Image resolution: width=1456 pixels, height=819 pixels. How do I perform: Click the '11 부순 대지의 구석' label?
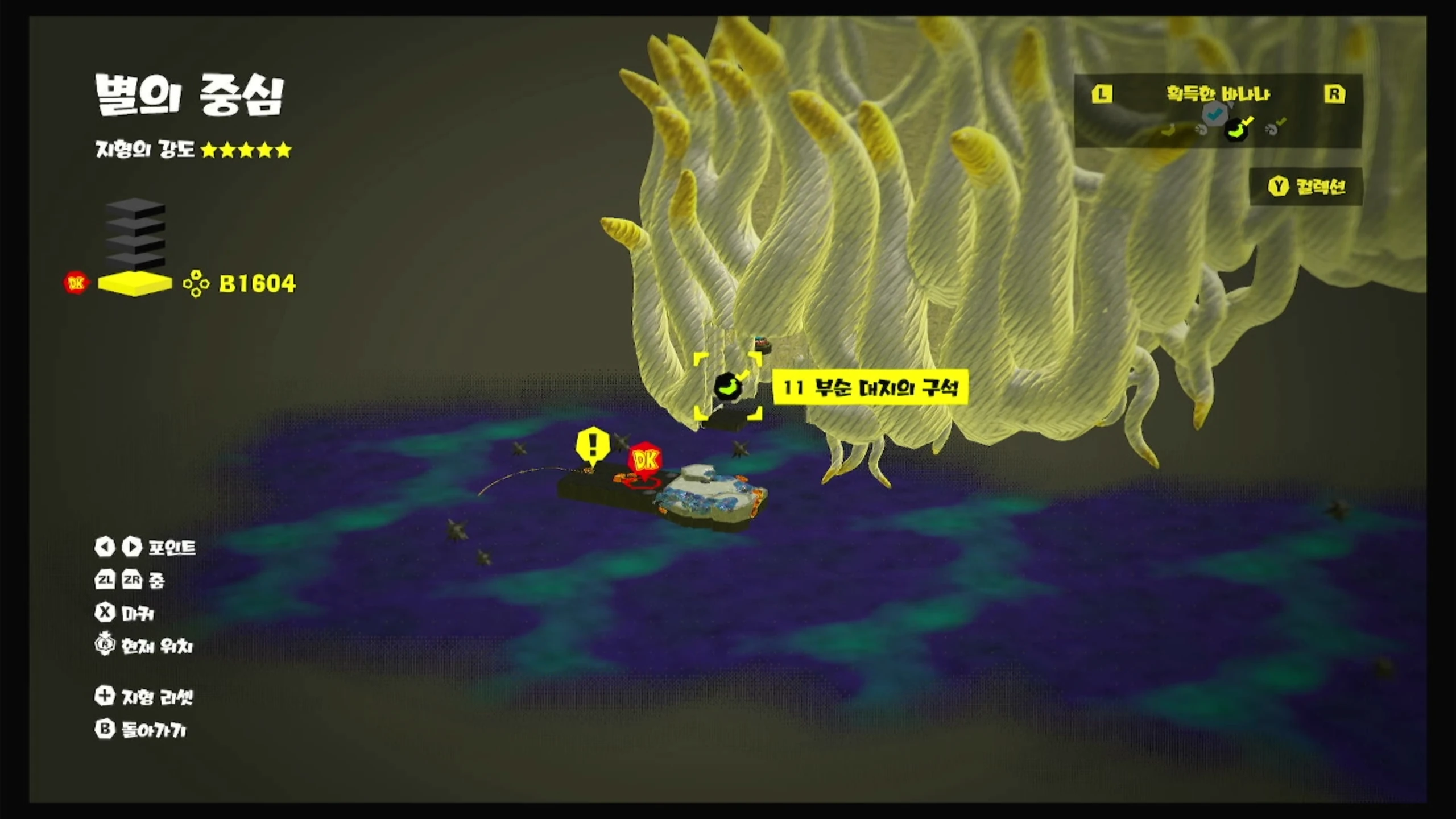tap(870, 388)
